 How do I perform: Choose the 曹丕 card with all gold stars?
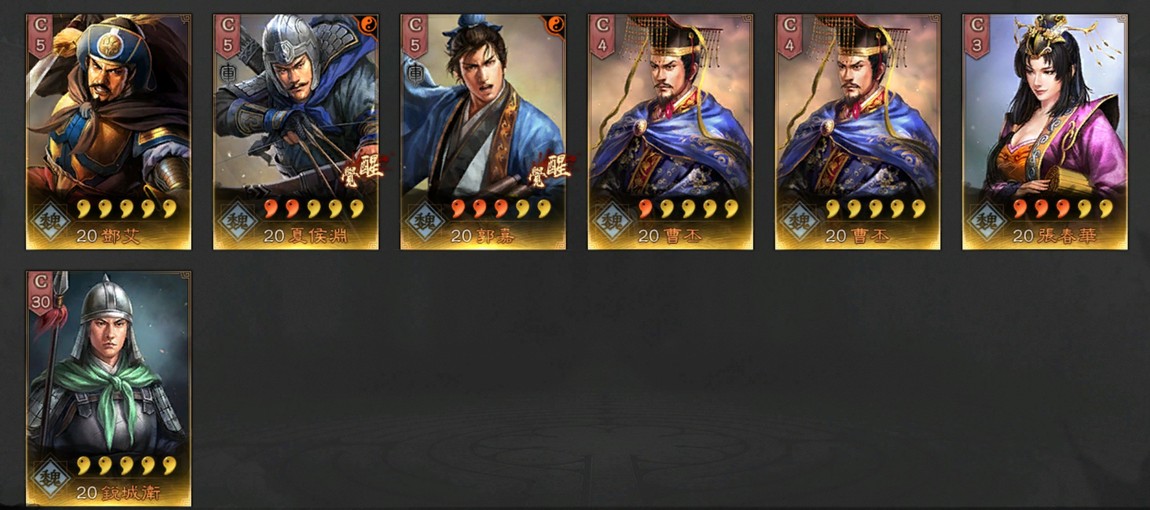coord(857,130)
